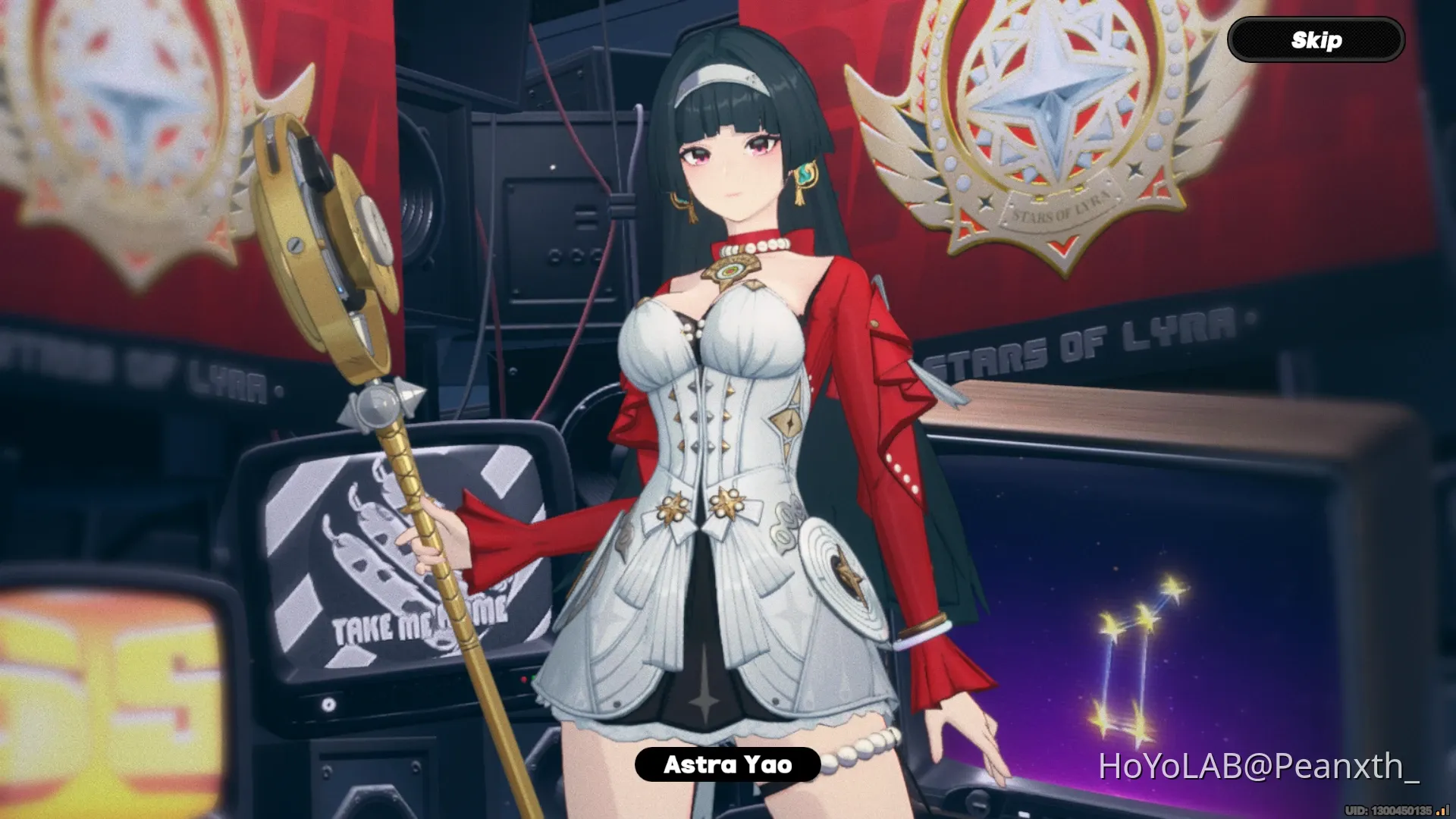1456x819 pixels.
Task: Expand the Astra Yao nameplate
Action: pyautogui.click(x=726, y=766)
